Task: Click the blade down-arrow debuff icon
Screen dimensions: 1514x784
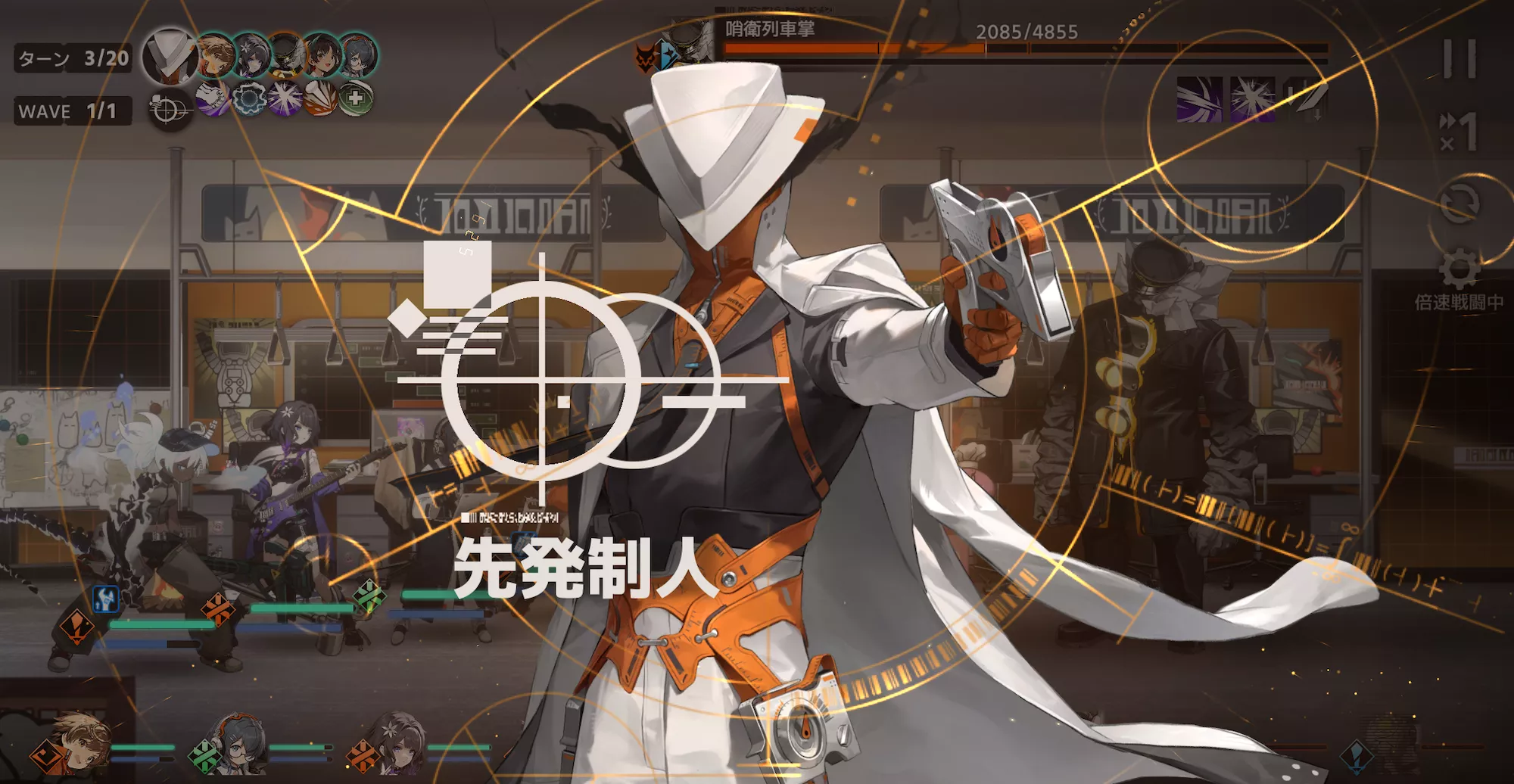Action: coord(1307,99)
